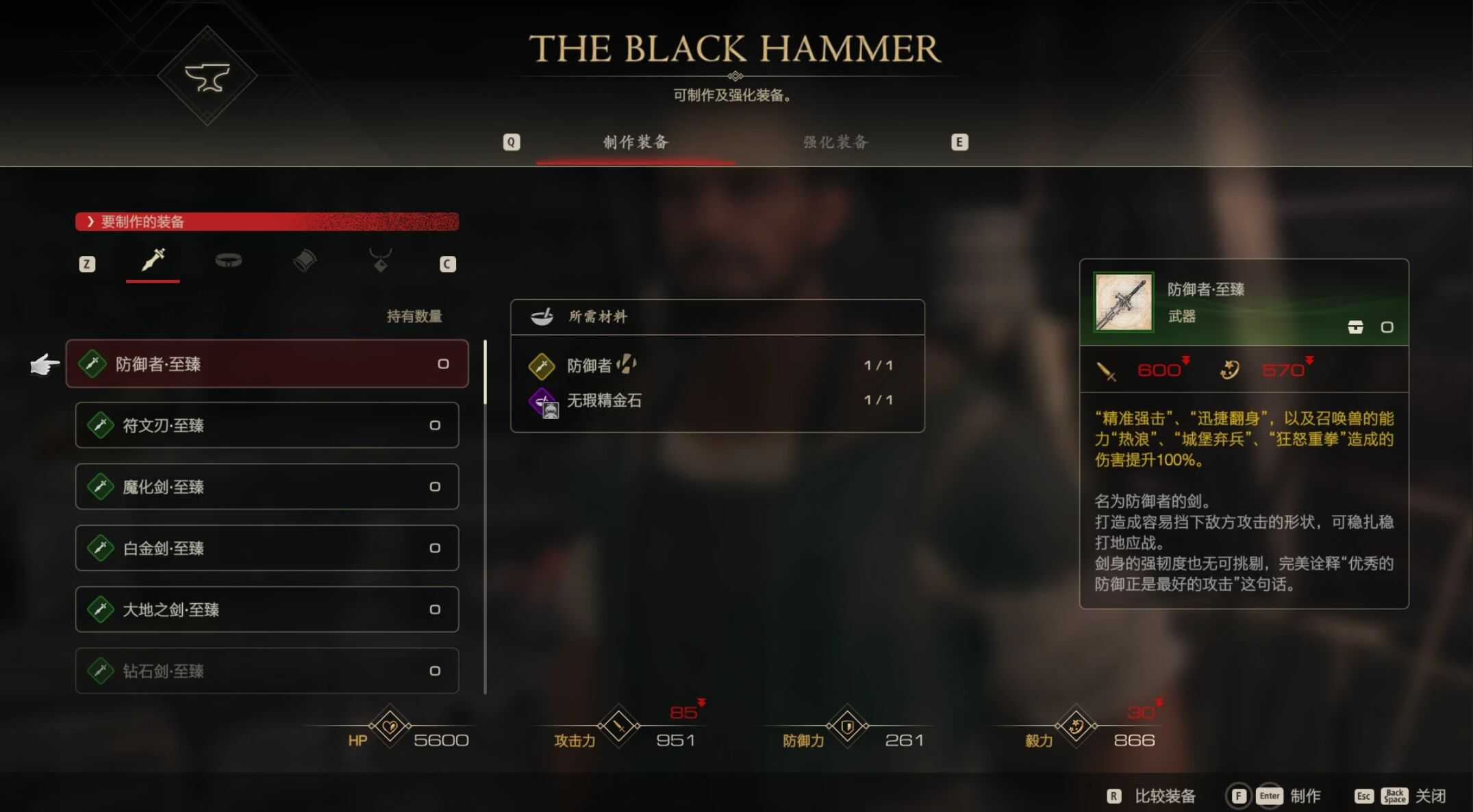This screenshot has width=1473, height=812.
Task: Expand the 要制作的装备 header bar
Action: coord(267,222)
